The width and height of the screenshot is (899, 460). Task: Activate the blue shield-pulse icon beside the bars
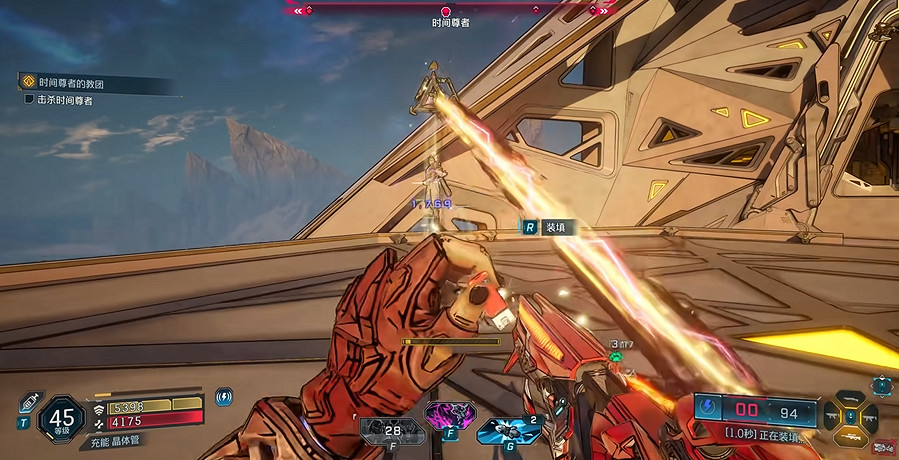[224, 397]
